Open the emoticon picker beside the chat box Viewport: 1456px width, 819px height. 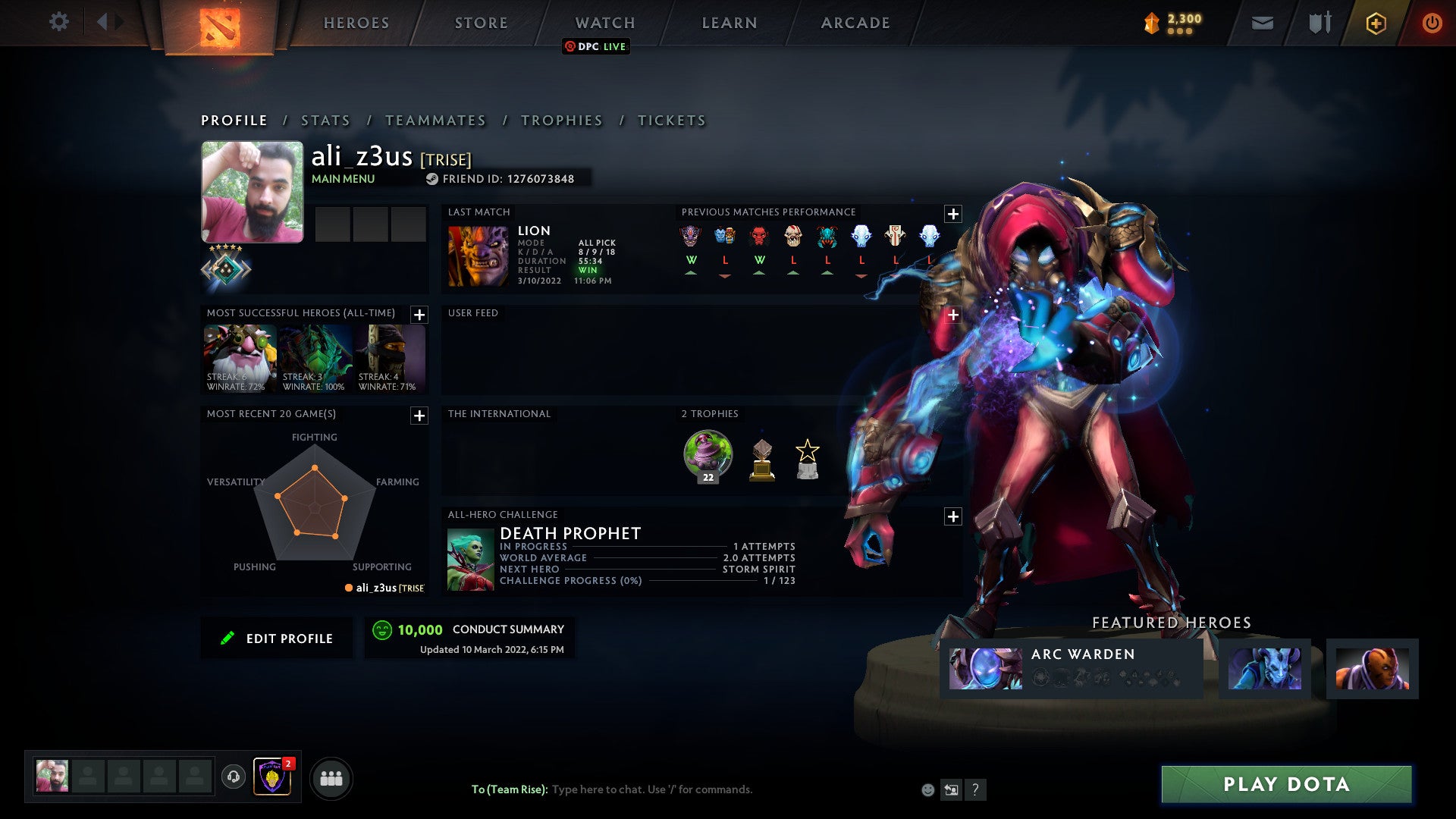pos(928,789)
